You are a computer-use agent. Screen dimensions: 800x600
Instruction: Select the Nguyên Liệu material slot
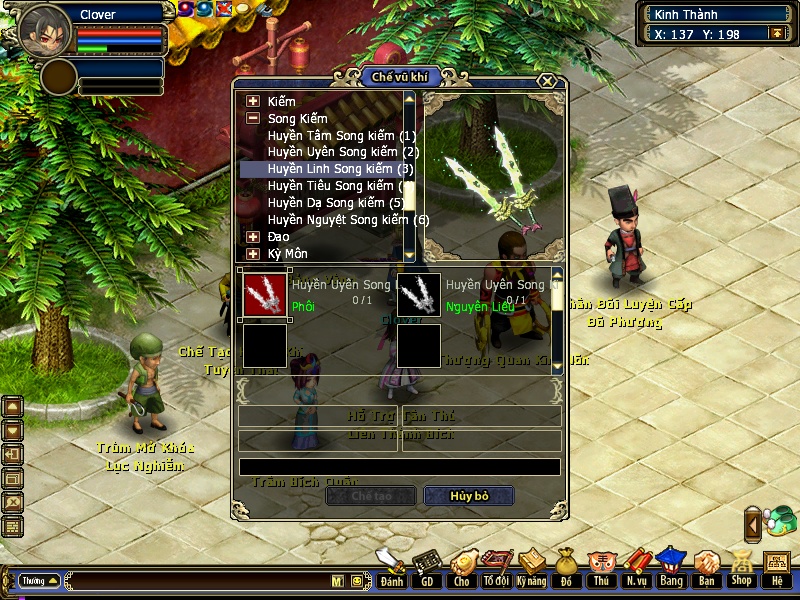(x=419, y=294)
